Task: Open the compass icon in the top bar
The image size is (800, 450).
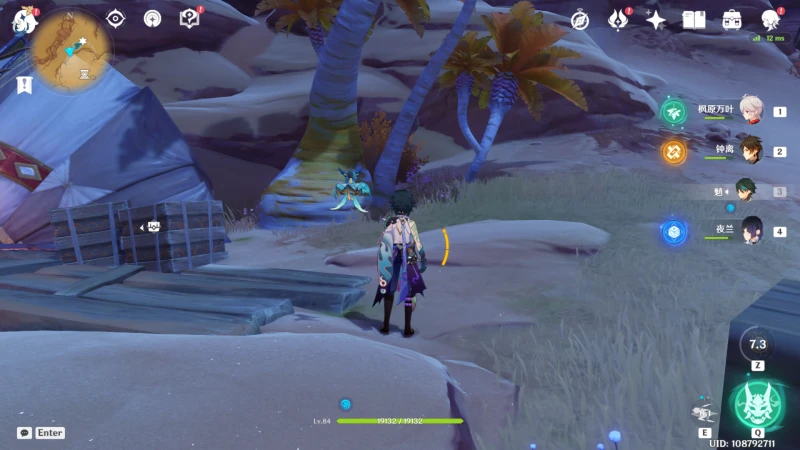Action: [x=580, y=20]
